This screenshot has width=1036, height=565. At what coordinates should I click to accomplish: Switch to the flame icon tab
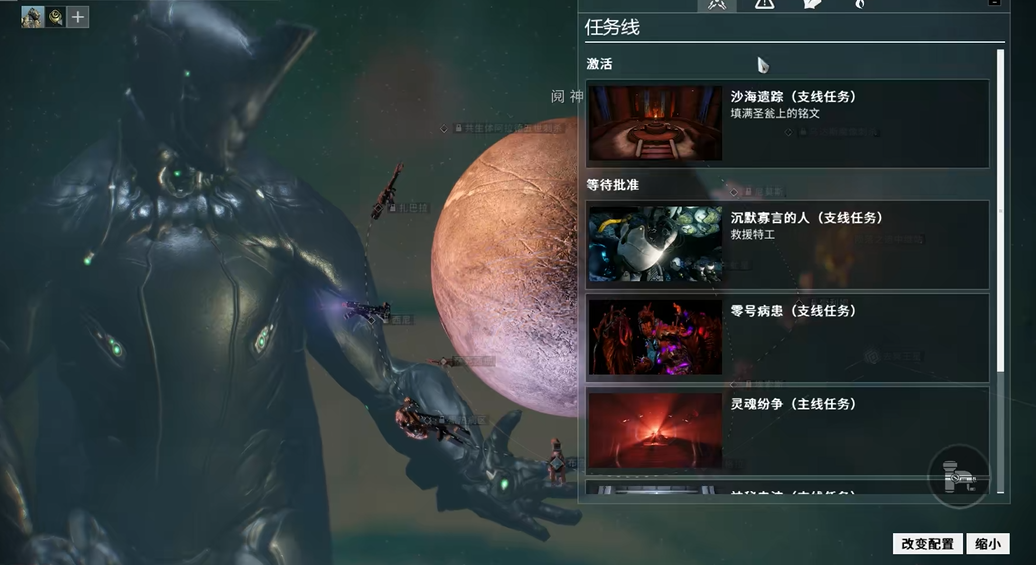pyautogui.click(x=859, y=4)
